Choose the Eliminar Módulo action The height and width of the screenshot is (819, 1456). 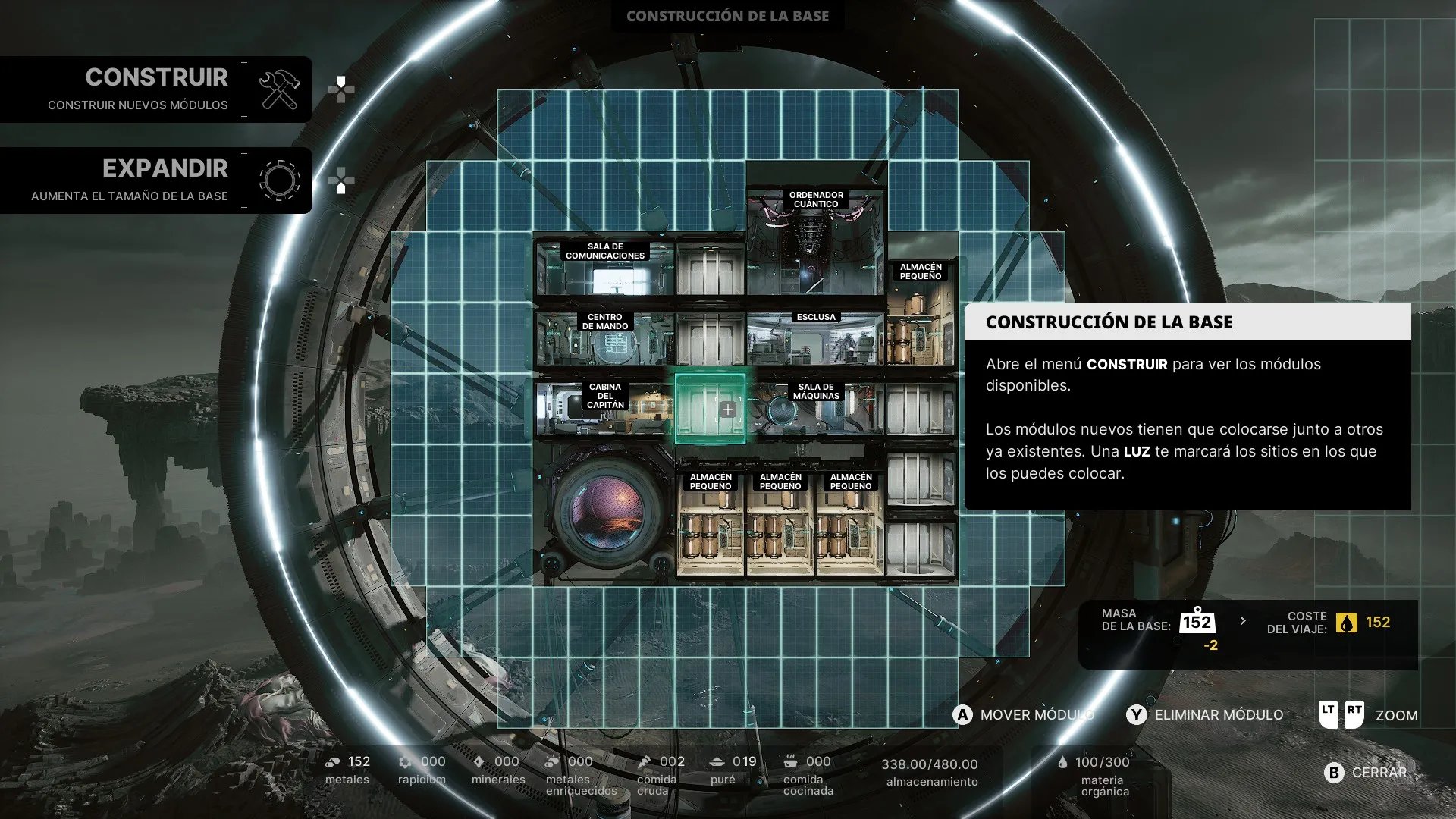pos(1206,715)
